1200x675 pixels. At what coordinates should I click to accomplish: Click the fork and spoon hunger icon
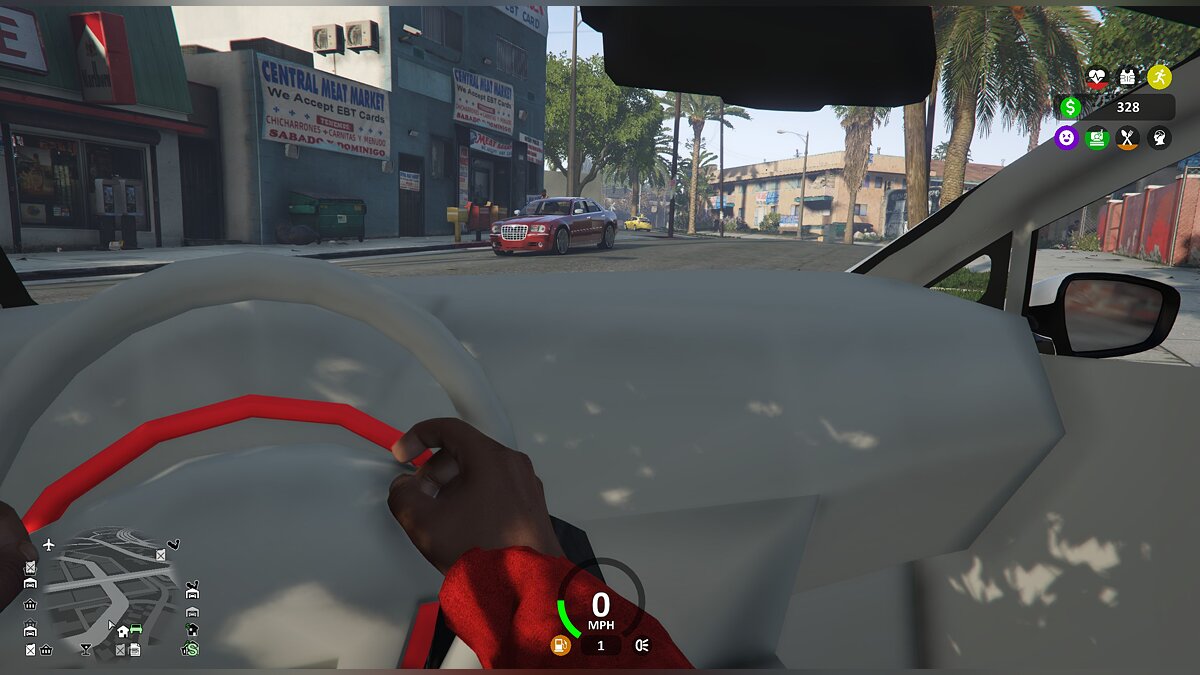[x=1128, y=138]
